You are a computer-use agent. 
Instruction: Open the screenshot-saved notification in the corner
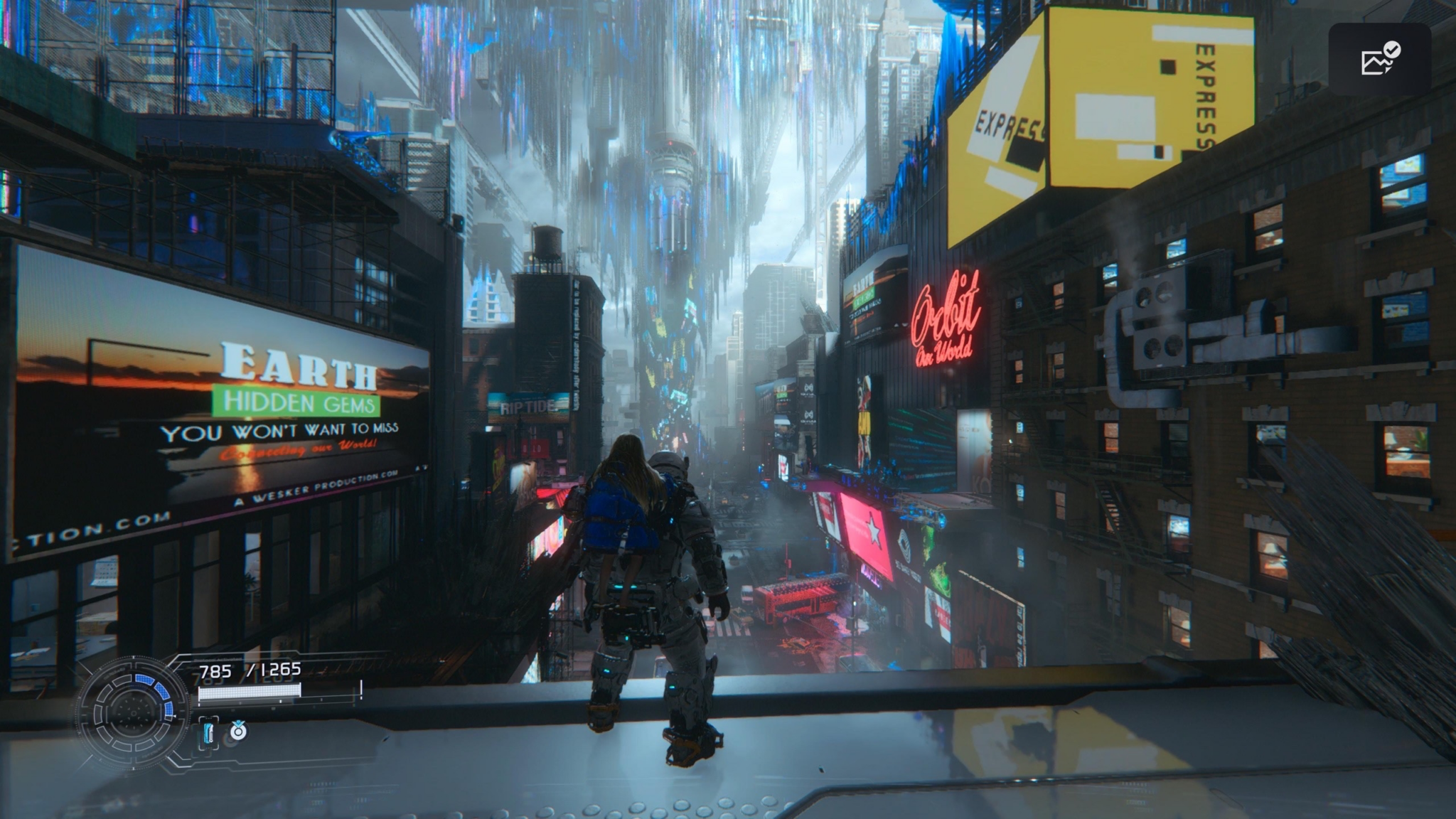[x=1379, y=60]
